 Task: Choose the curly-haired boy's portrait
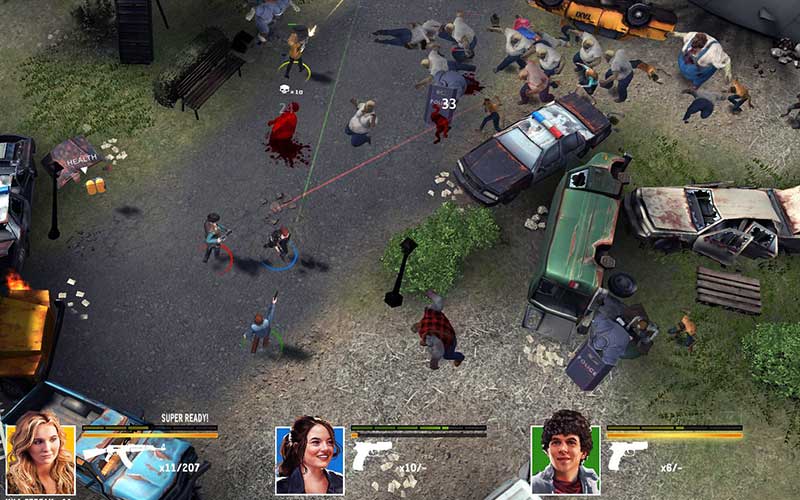pyautogui.click(x=566, y=460)
